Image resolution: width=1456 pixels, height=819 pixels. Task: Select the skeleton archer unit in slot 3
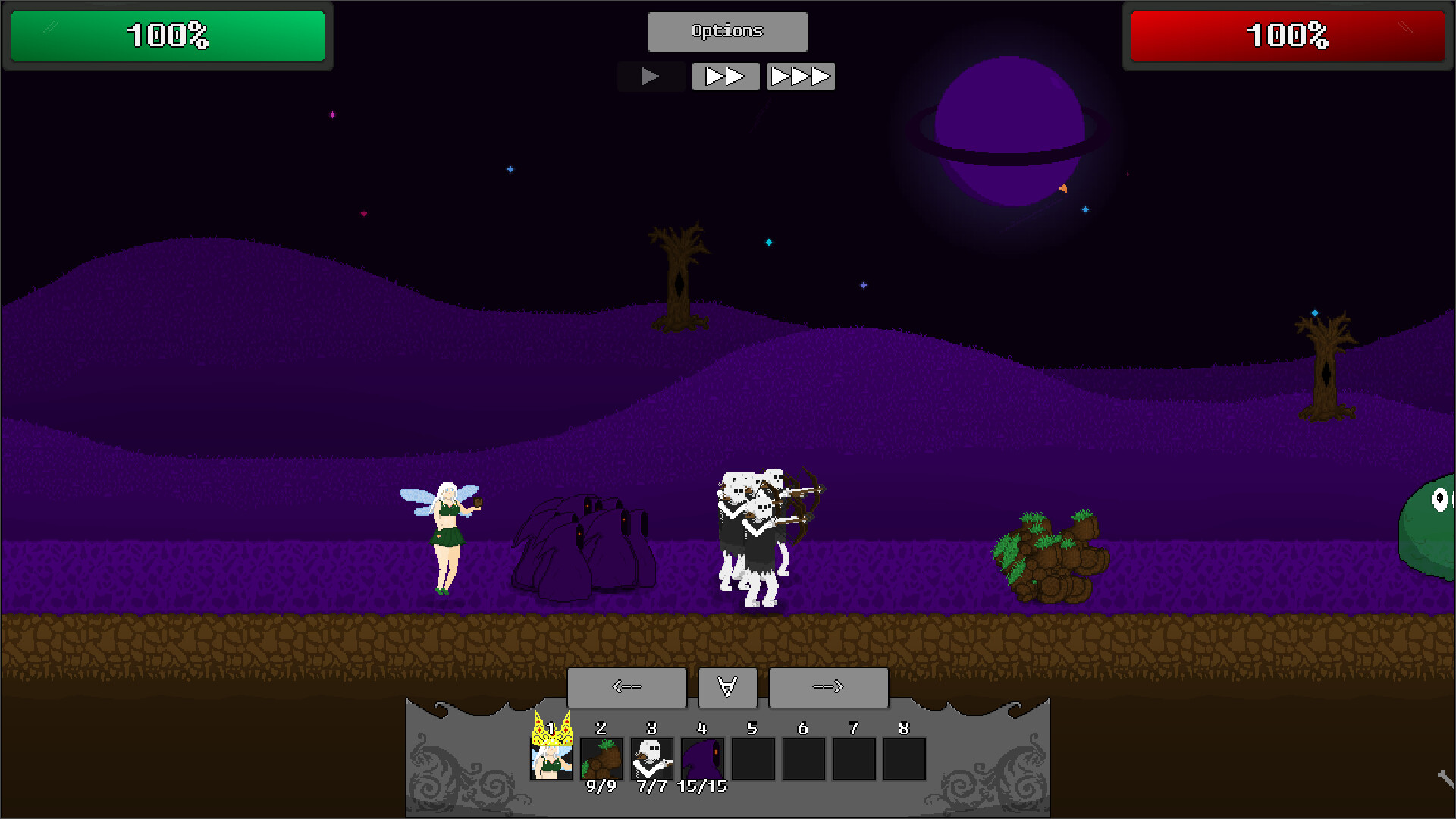pyautogui.click(x=651, y=758)
